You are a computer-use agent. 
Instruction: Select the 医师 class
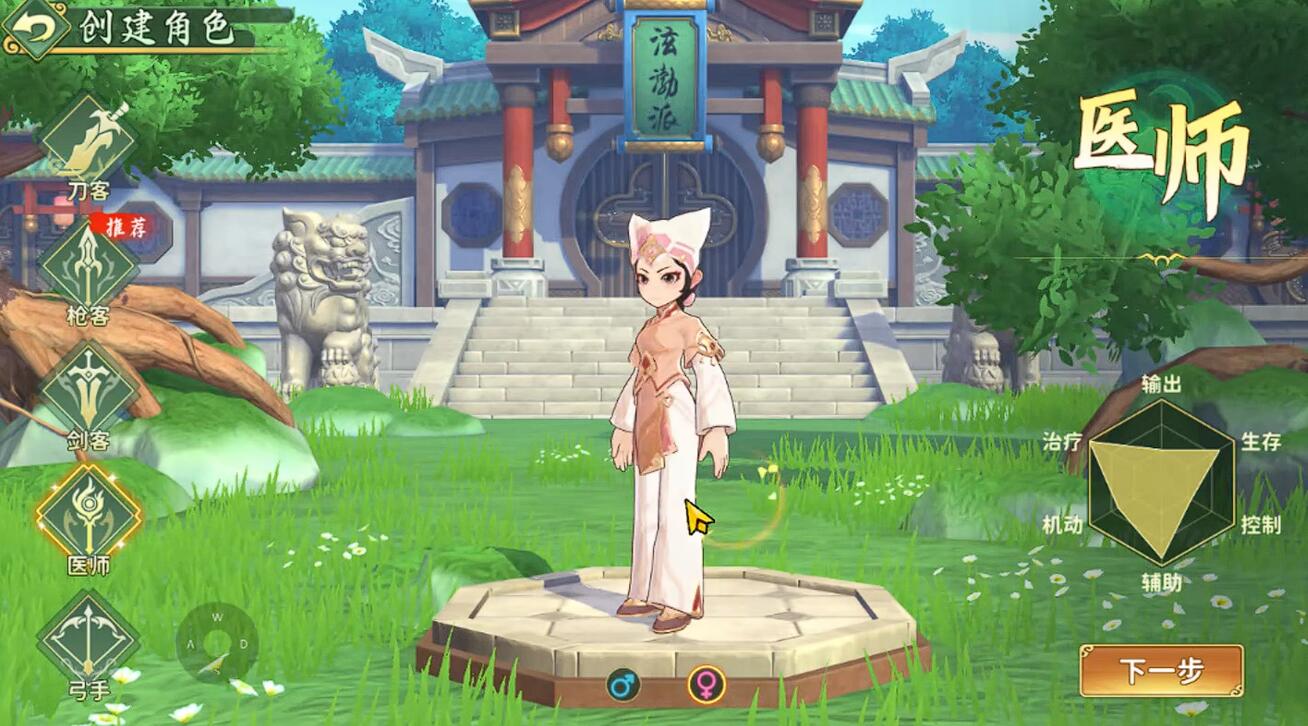pos(88,515)
